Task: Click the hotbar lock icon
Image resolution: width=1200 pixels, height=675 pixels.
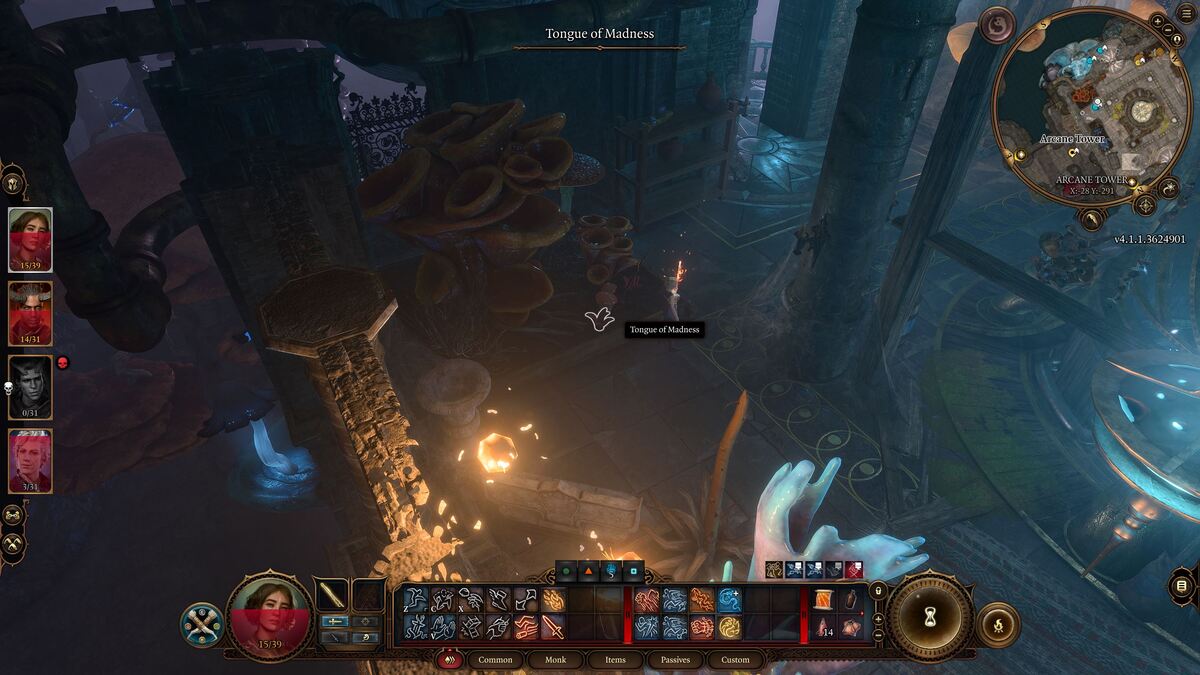Action: (x=878, y=591)
